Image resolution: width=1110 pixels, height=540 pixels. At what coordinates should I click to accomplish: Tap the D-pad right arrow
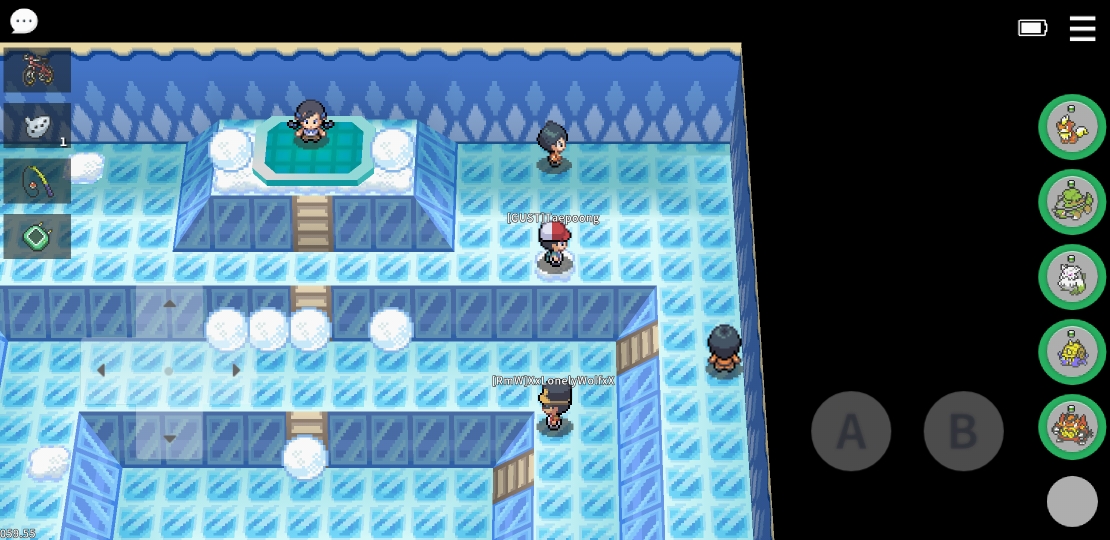[x=236, y=370]
